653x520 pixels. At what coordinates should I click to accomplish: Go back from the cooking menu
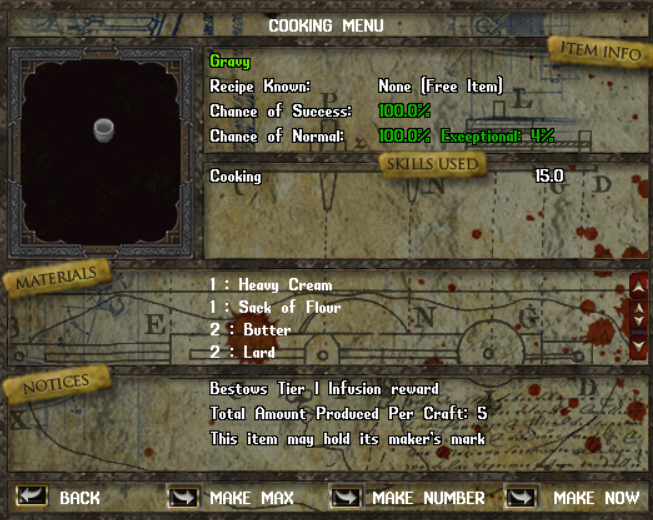33,497
